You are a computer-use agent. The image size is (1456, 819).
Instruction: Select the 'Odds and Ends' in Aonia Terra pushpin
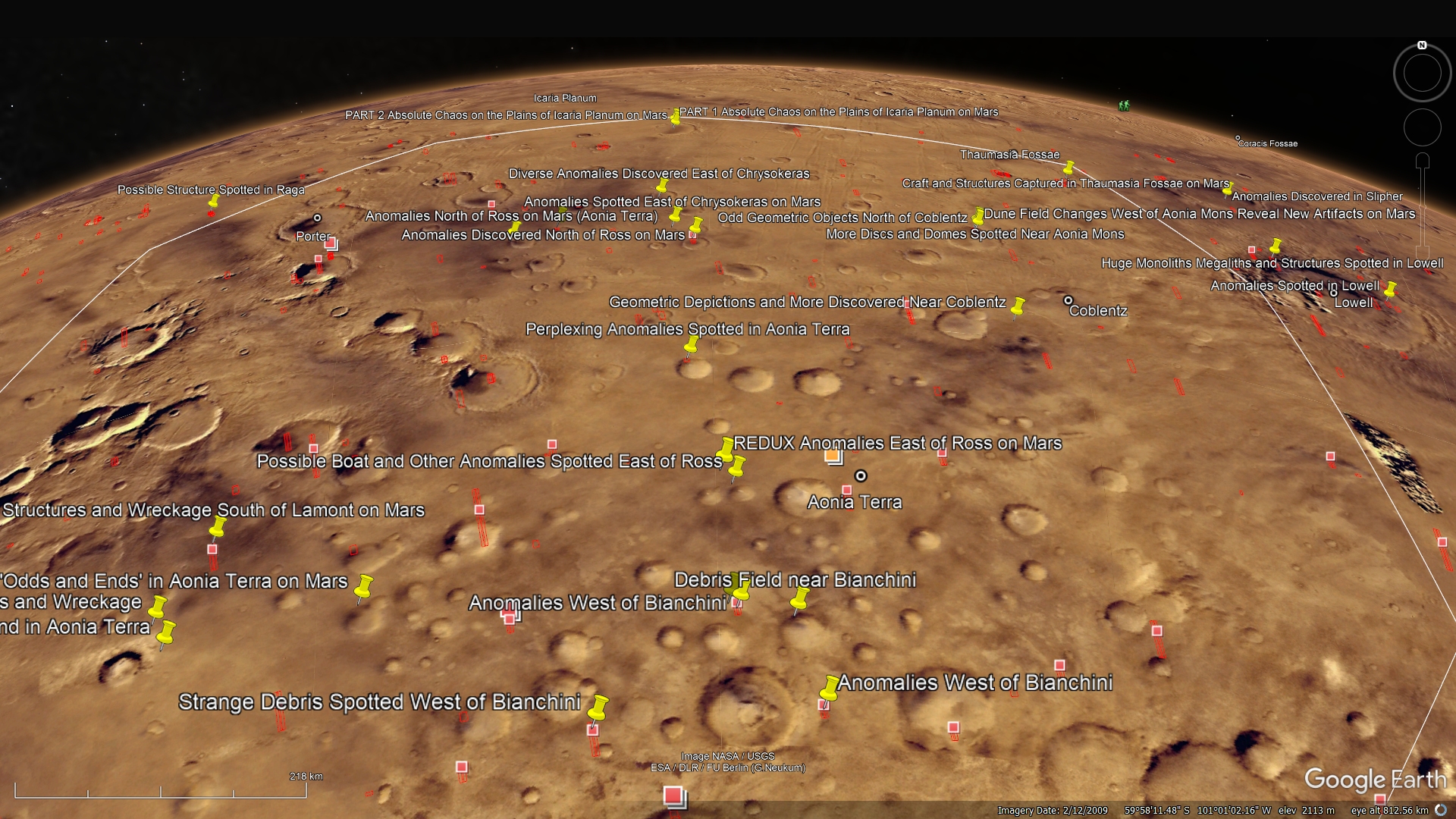pyautogui.click(x=364, y=587)
